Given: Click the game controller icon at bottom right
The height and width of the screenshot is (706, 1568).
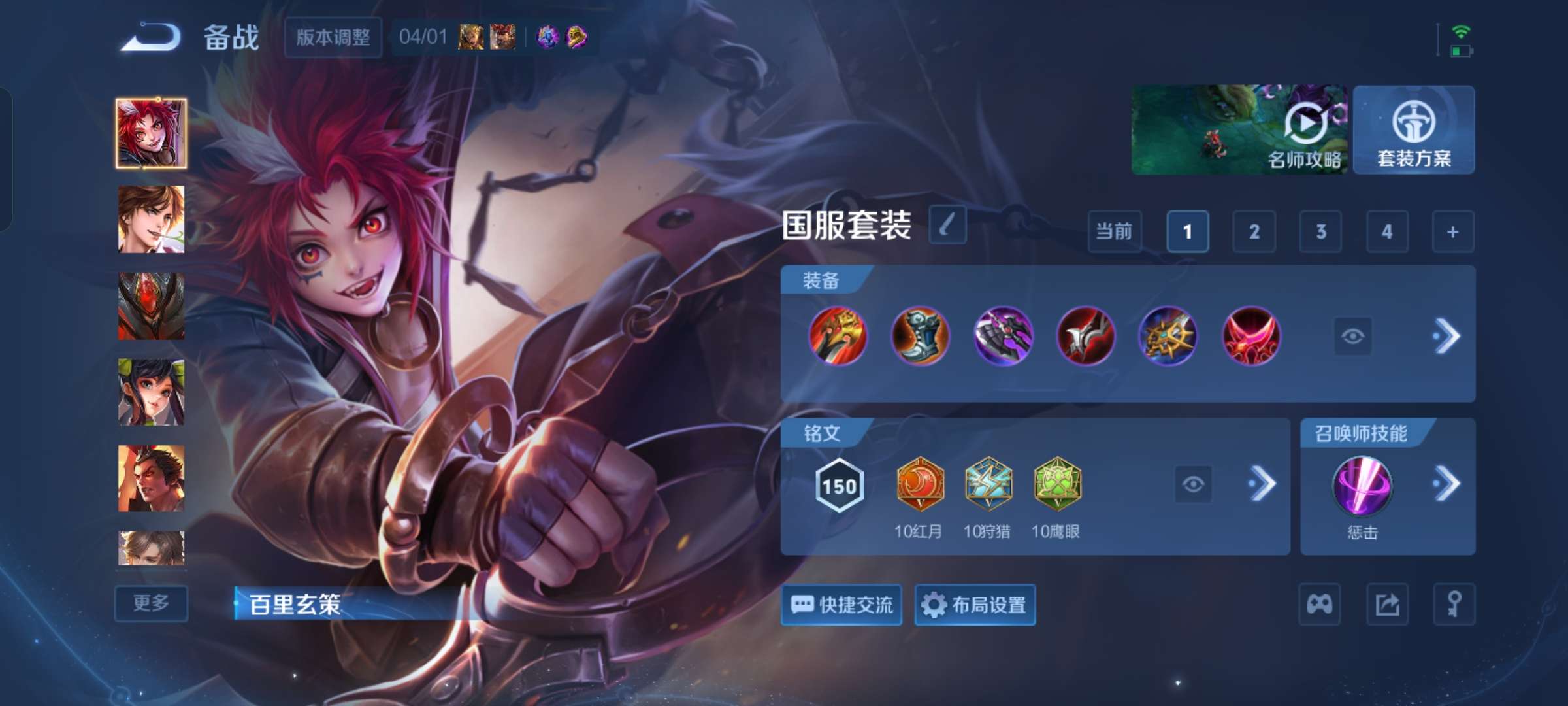Looking at the screenshot, I should (x=1320, y=604).
